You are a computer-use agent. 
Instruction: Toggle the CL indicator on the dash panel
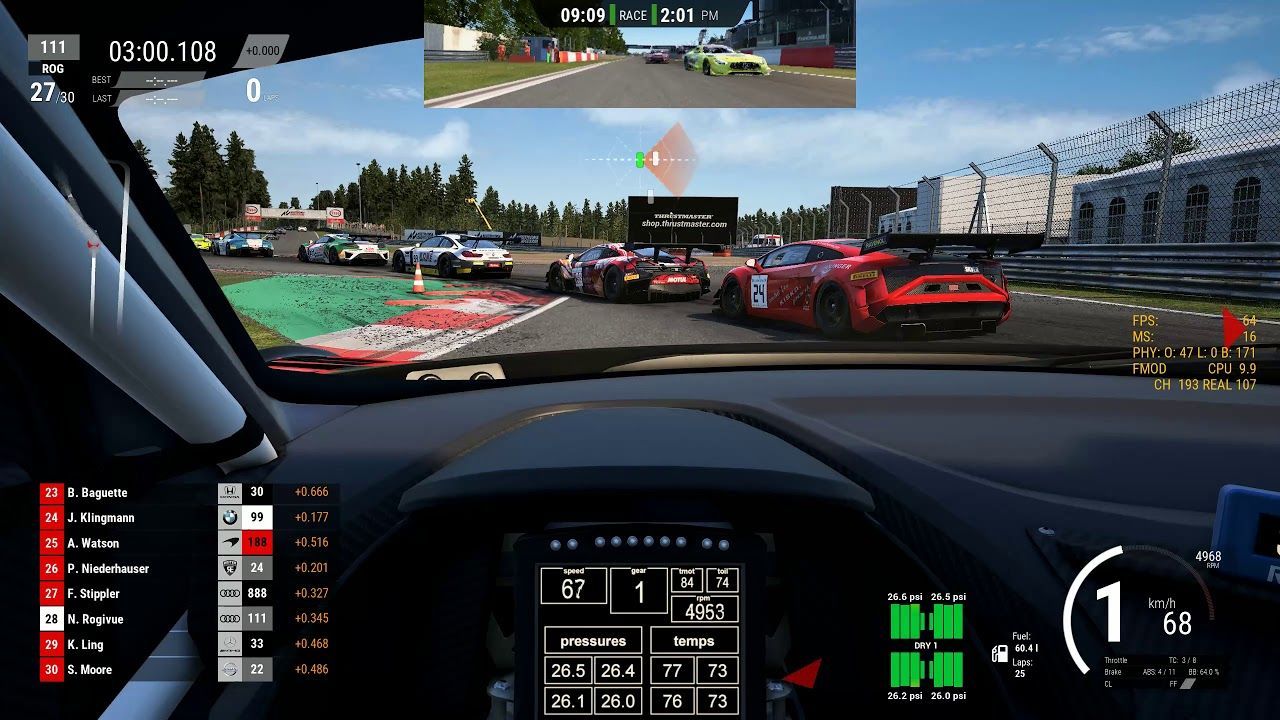point(1108,684)
